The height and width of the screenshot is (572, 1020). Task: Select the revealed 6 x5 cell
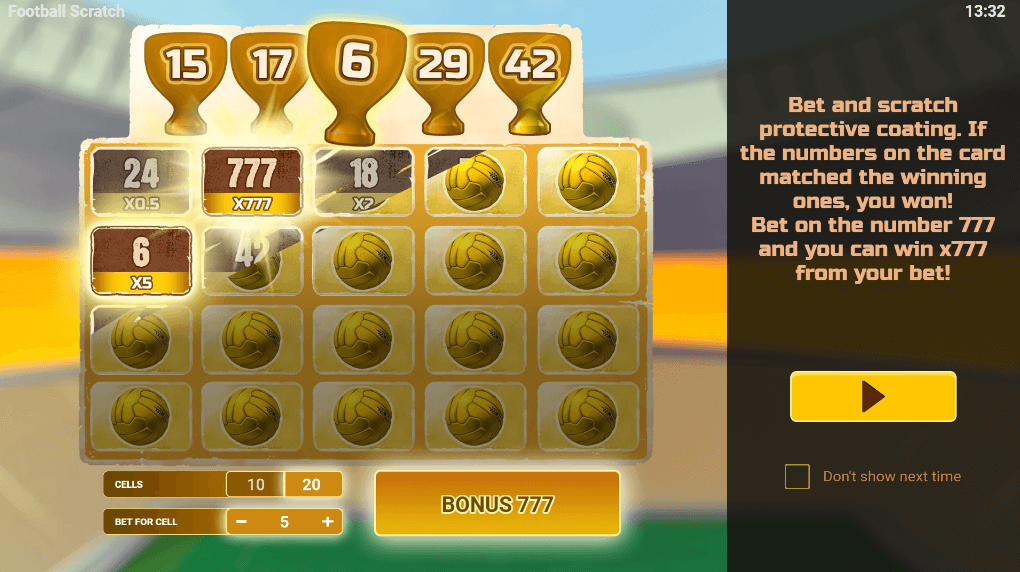click(x=141, y=260)
